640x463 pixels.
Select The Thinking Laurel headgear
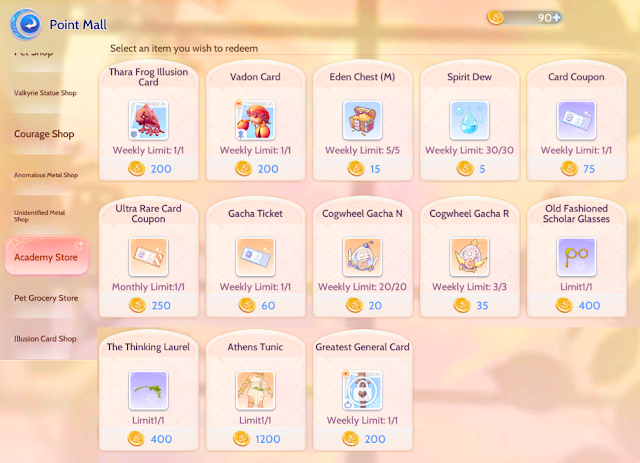pyautogui.click(x=148, y=391)
